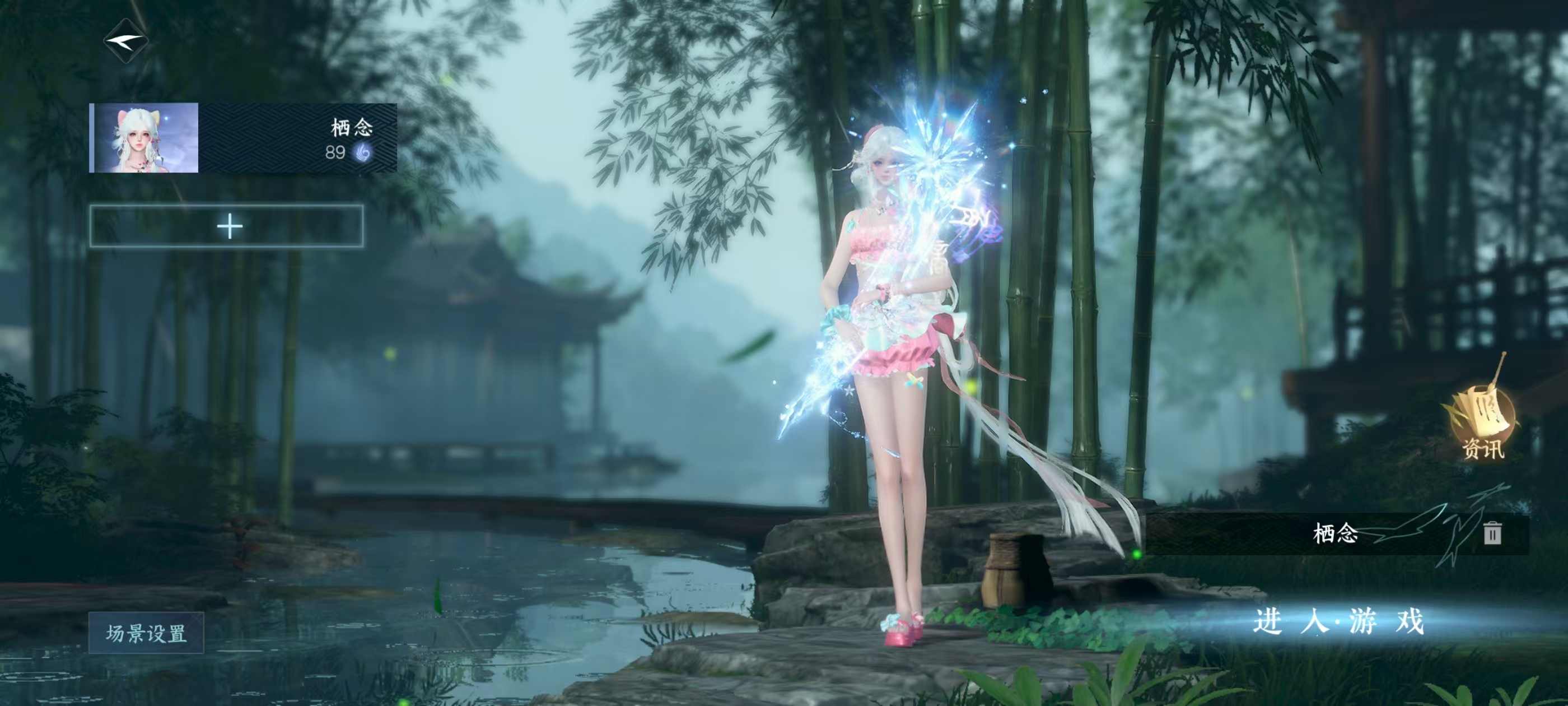Select the 栖念 level 89 character card
This screenshot has width=1568, height=706.
(x=243, y=138)
